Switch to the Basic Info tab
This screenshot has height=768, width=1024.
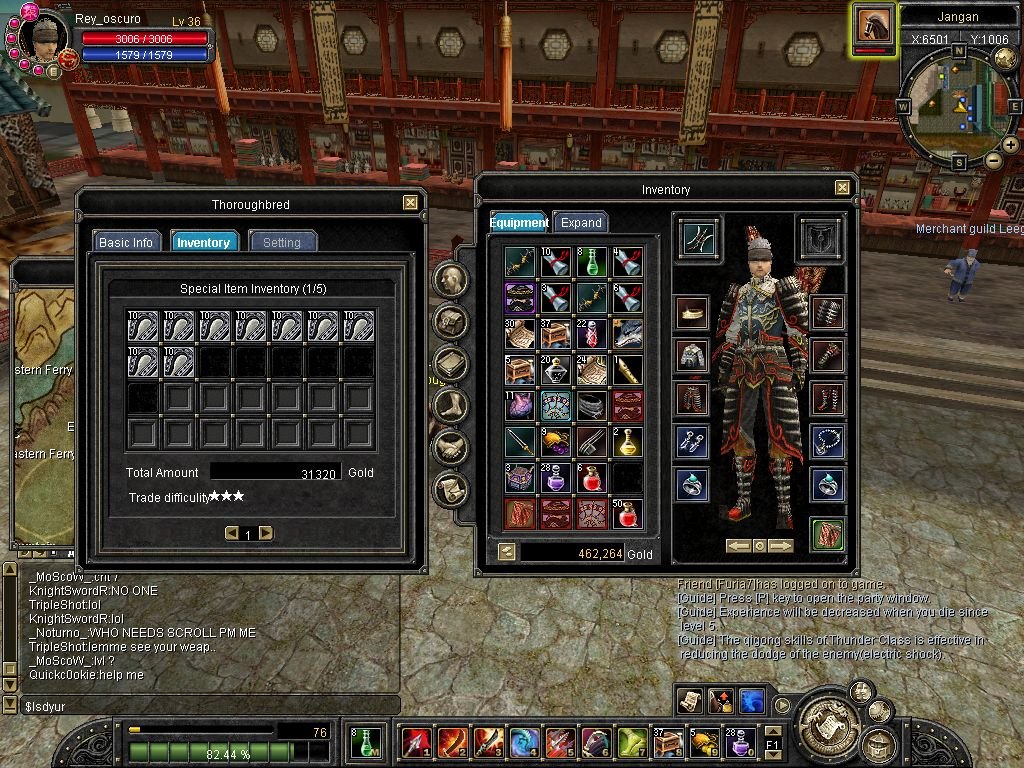(x=126, y=242)
